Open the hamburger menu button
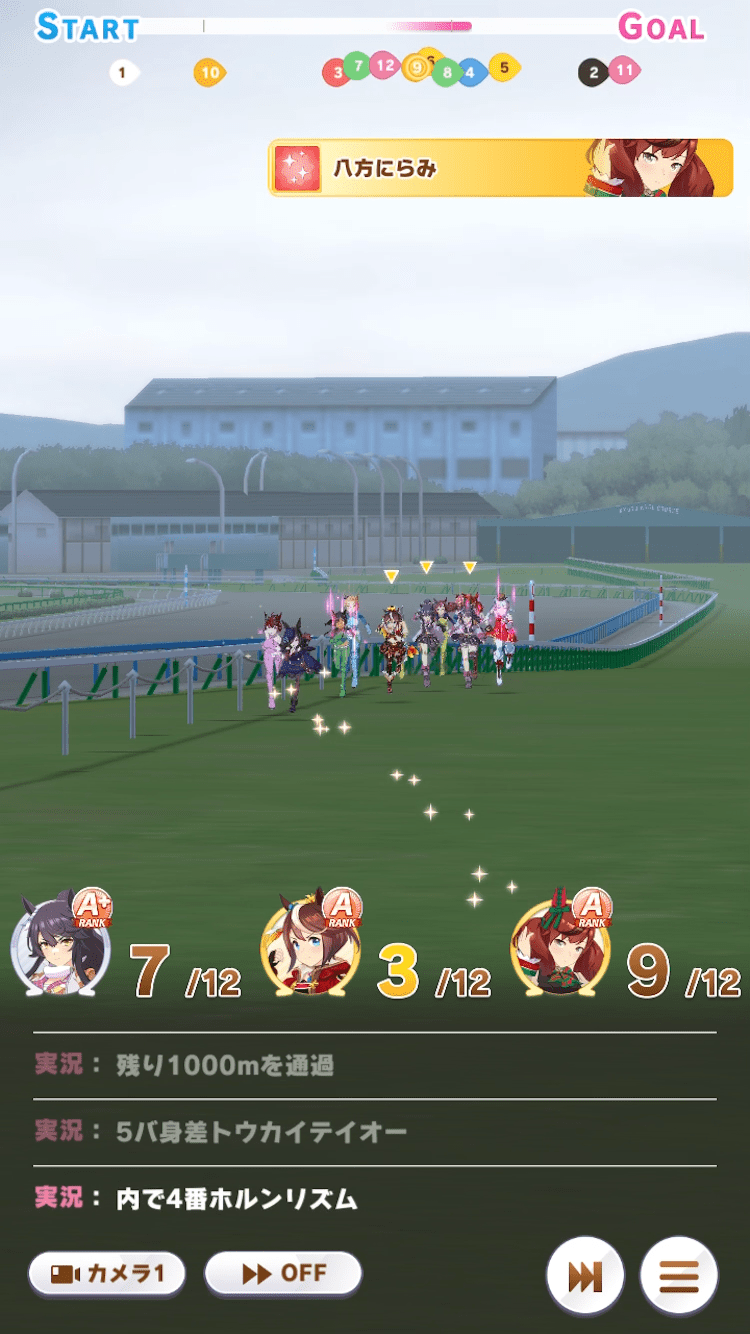Viewport: 750px width, 1334px height. pyautogui.click(x=679, y=1276)
